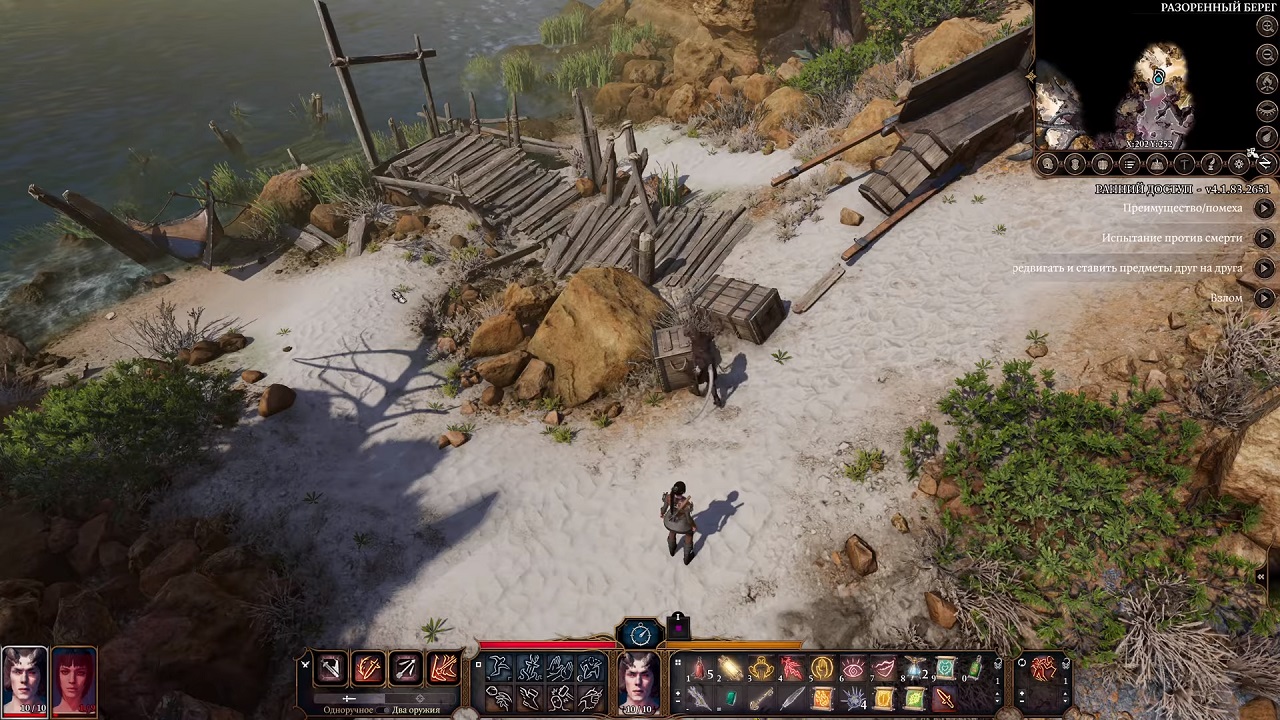Use the red potion in hotbar slot 1
The image size is (1280, 720).
tap(700, 669)
